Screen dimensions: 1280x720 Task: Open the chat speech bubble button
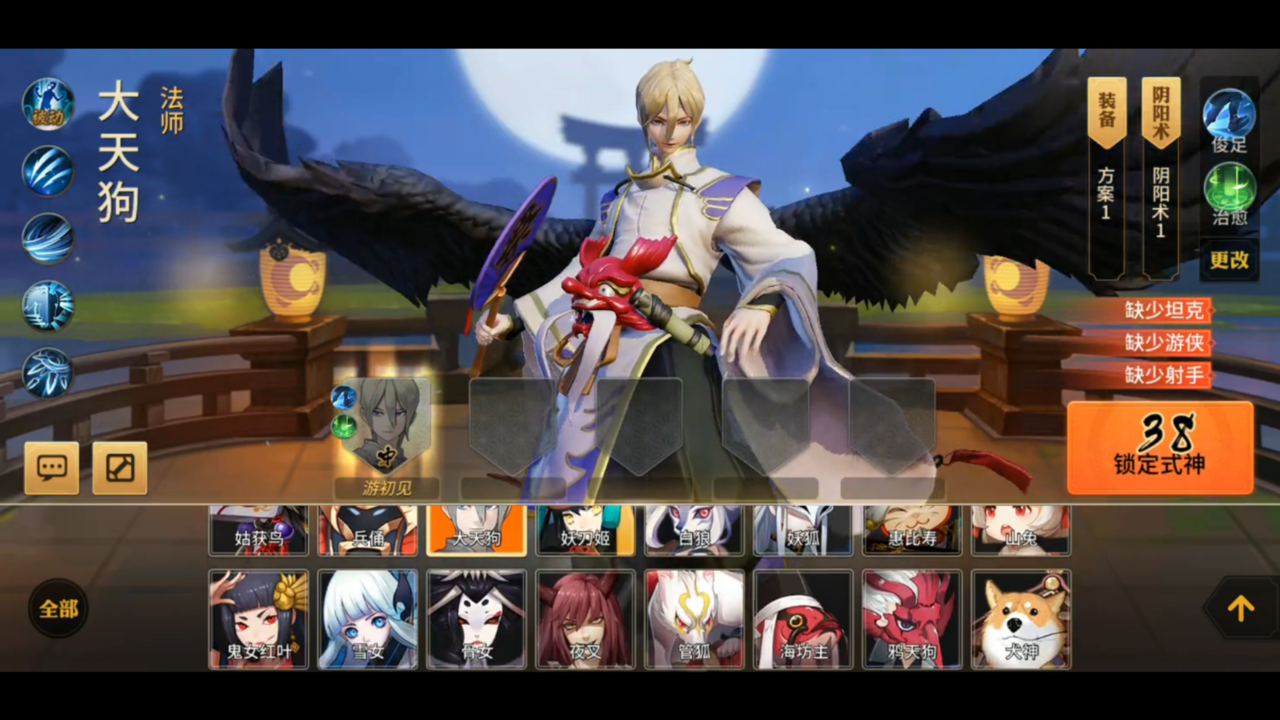coord(52,468)
